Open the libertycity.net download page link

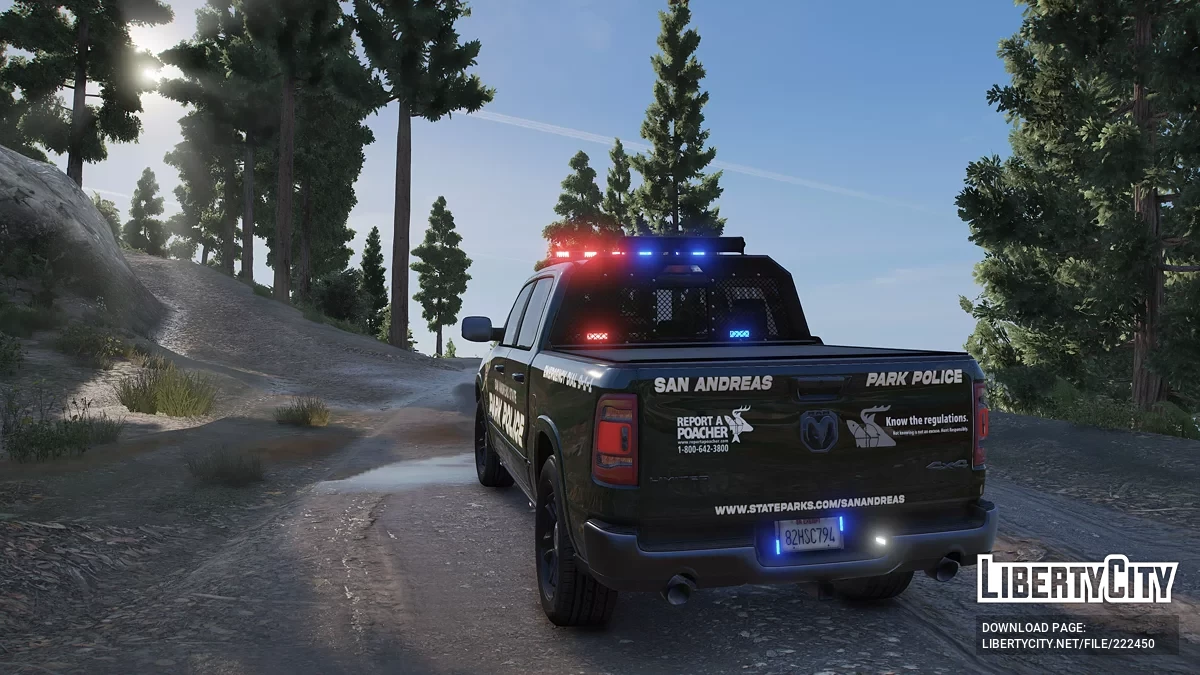pyautogui.click(x=1068, y=644)
